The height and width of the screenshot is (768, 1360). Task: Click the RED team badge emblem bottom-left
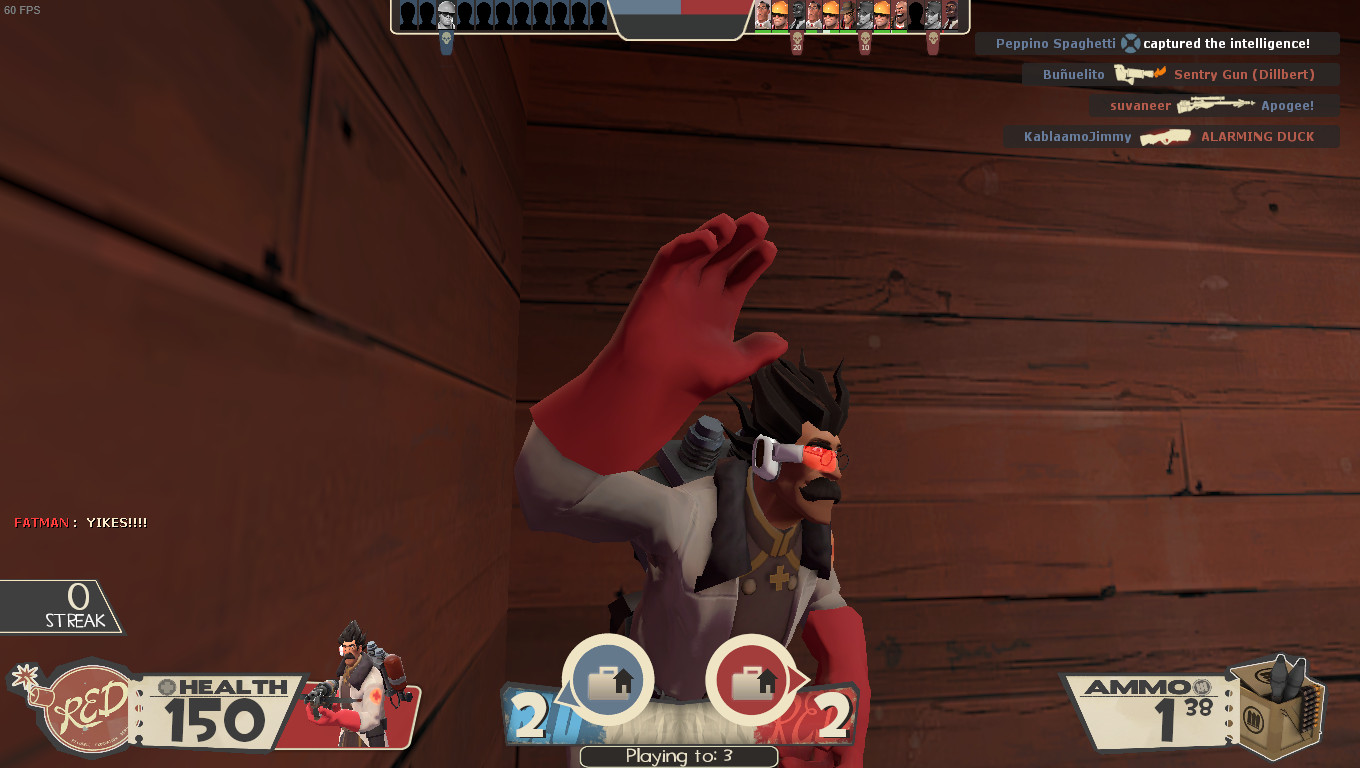tap(86, 706)
